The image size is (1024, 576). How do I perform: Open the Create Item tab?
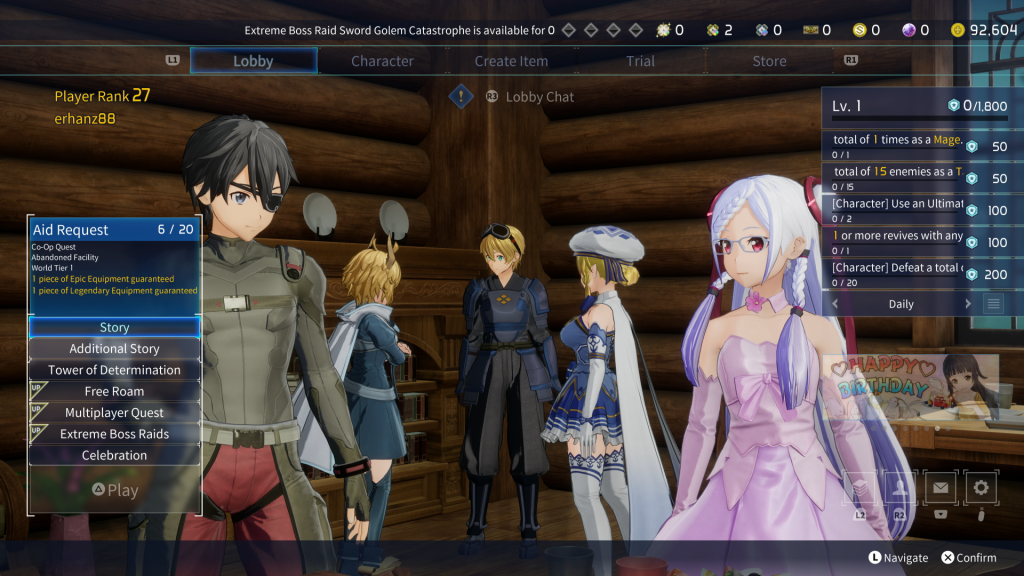coord(511,61)
